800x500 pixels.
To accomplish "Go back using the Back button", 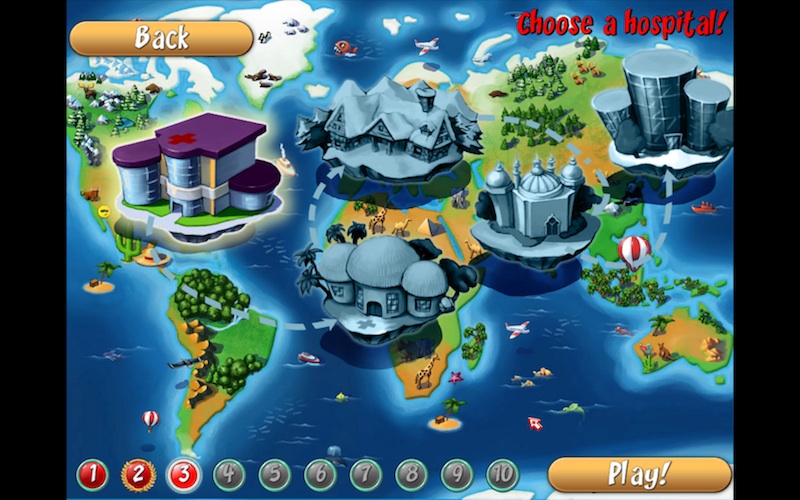I will (x=161, y=39).
